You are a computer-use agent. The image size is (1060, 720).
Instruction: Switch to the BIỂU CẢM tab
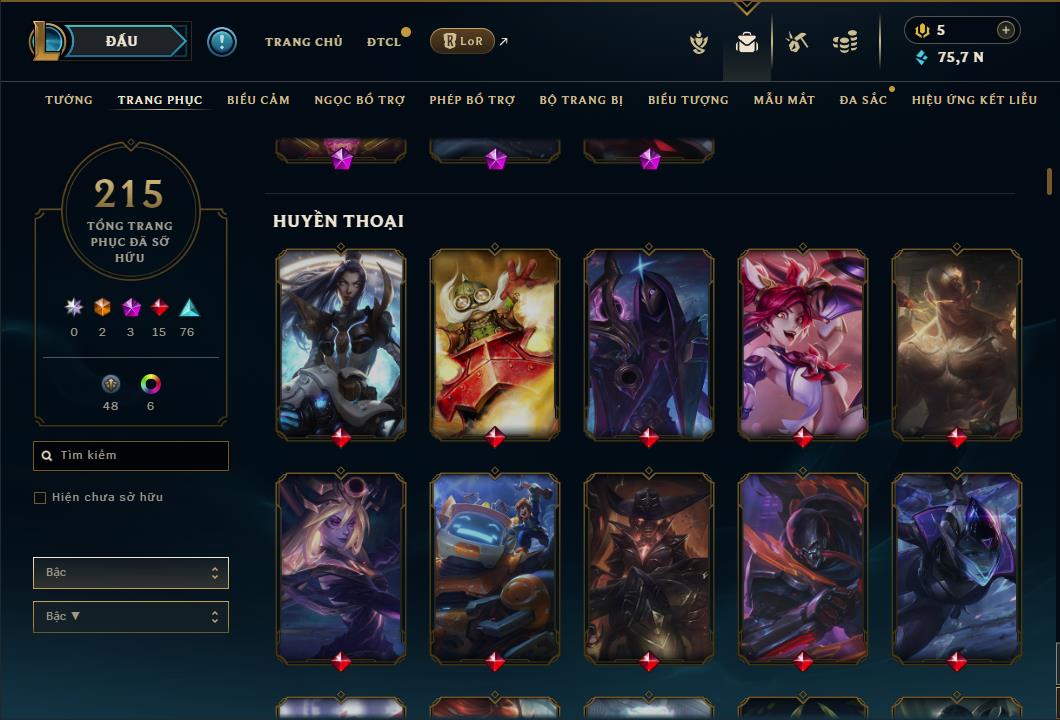[258, 100]
